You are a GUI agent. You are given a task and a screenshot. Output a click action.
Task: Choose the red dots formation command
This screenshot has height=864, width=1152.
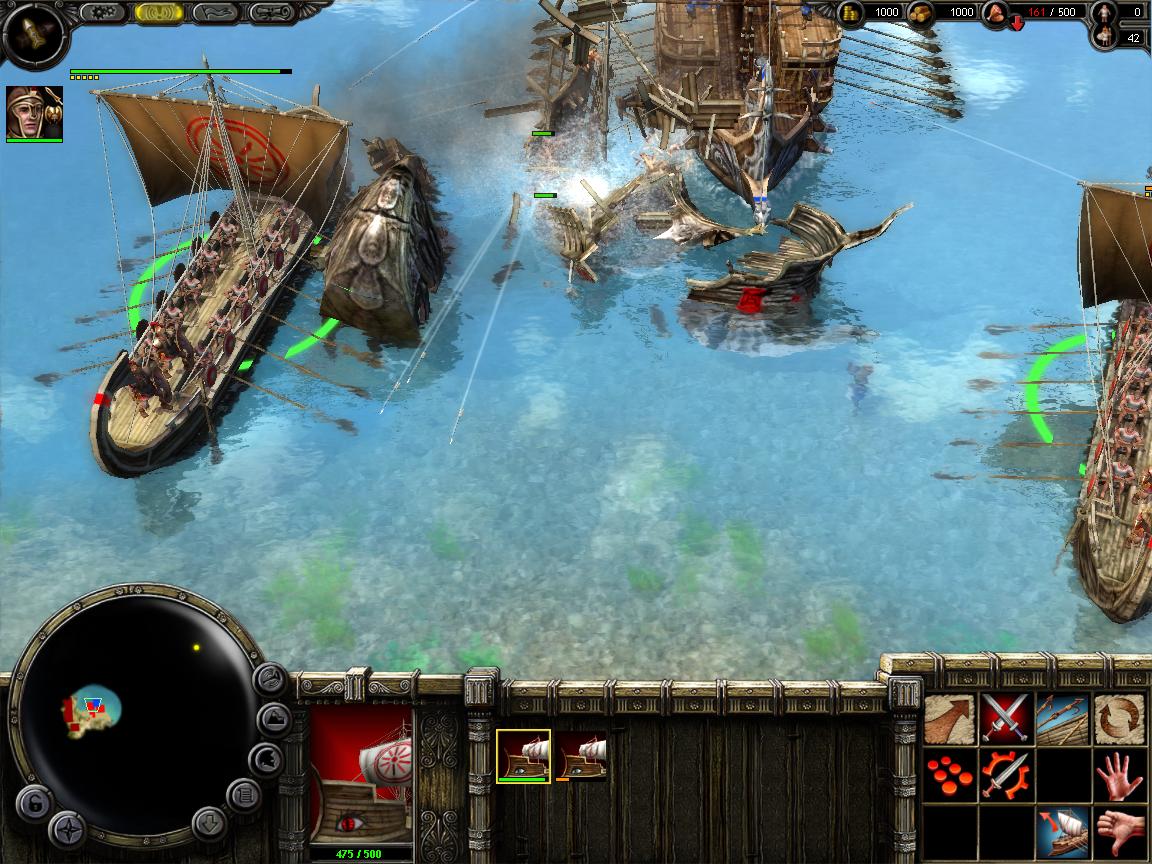(x=949, y=776)
